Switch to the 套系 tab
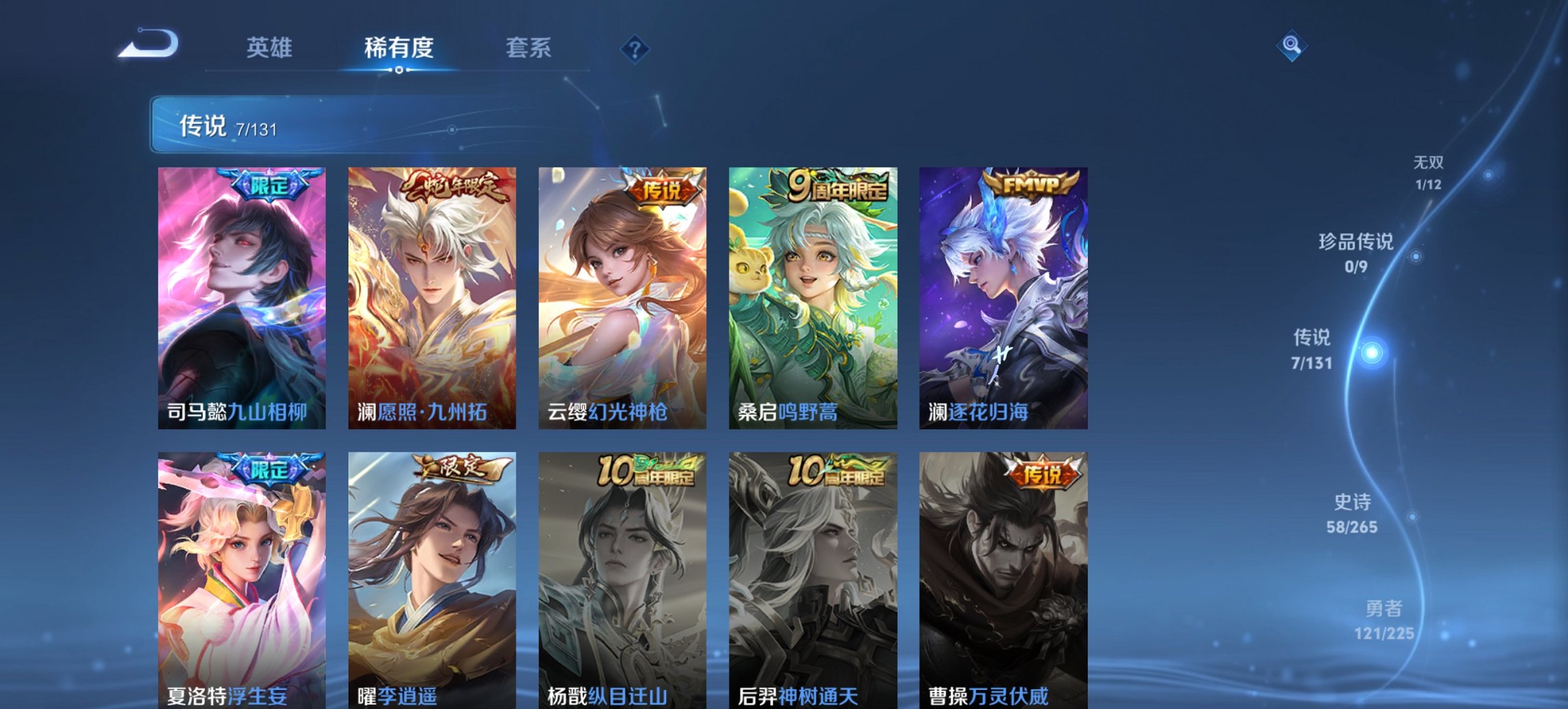This screenshot has height=709, width=1568. (528, 48)
